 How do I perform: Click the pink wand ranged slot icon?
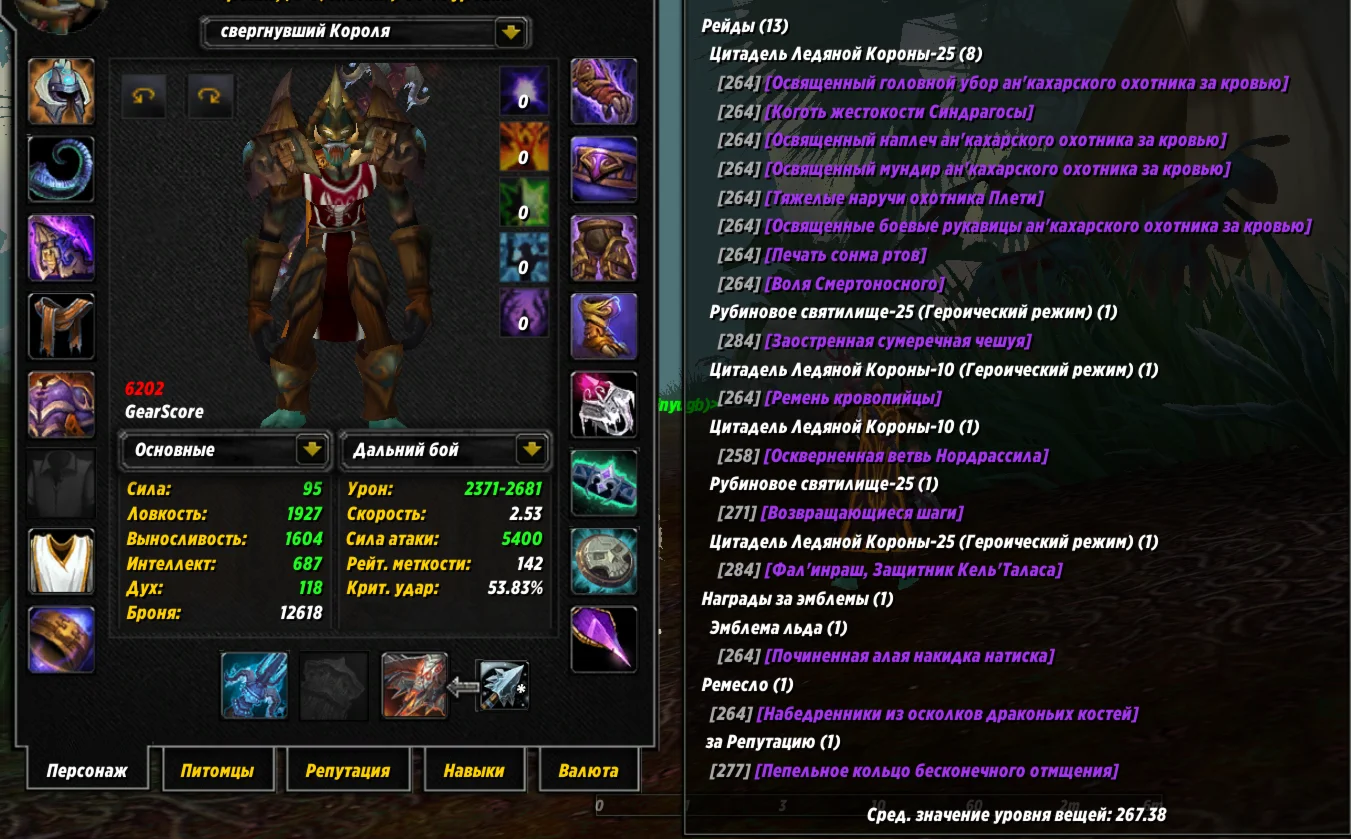(x=603, y=640)
